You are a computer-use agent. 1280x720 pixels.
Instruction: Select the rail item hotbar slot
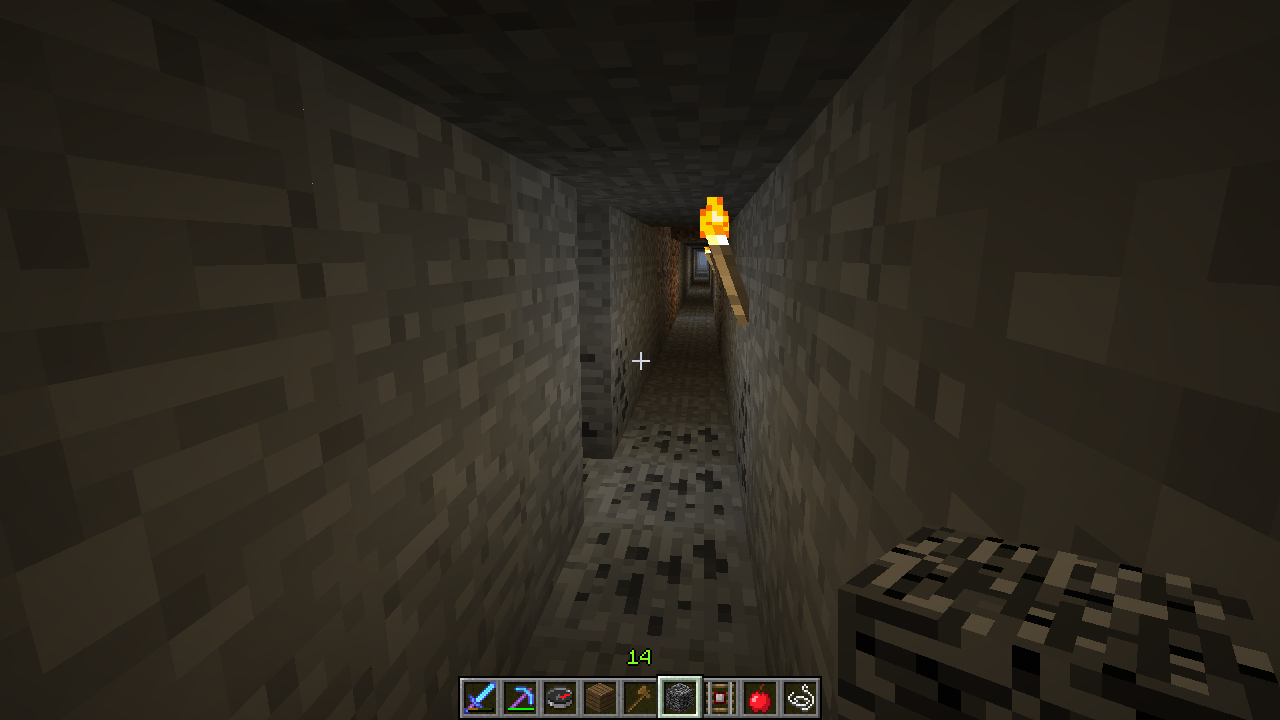click(720, 697)
